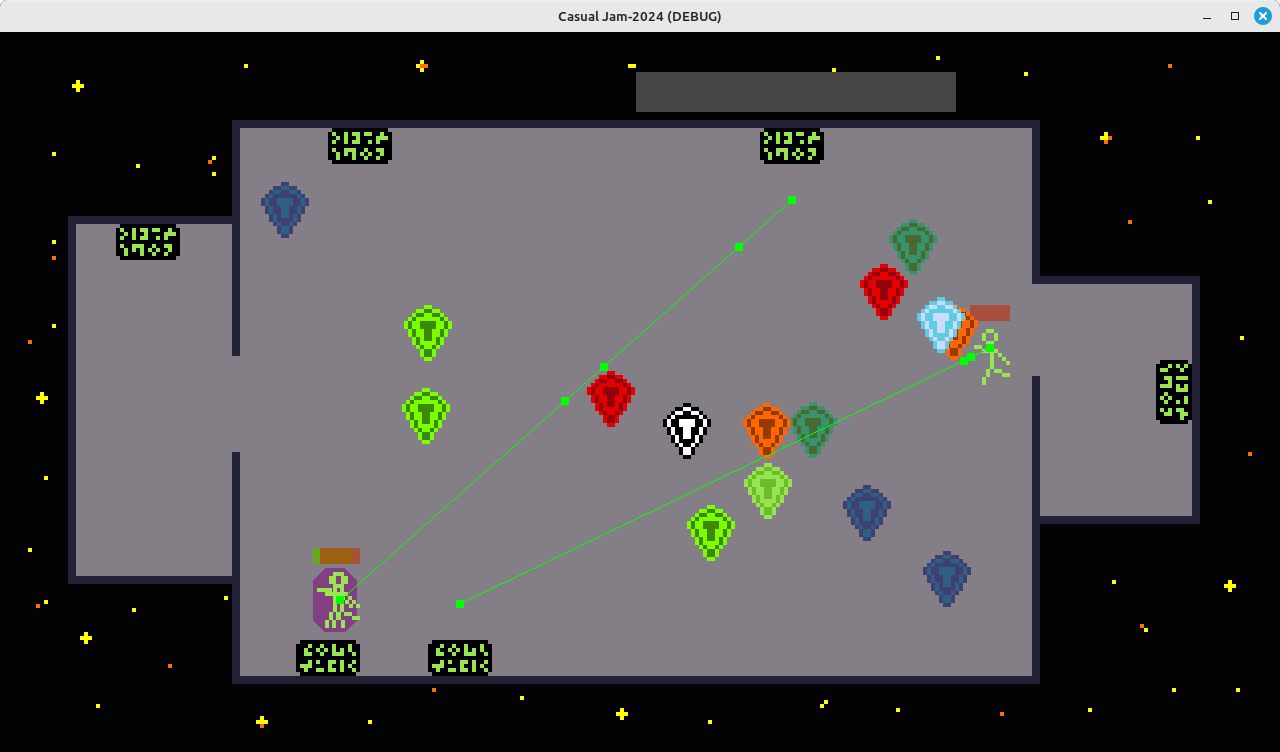Click the blue gem in the upper-left corner
1280x752 pixels.
tap(284, 209)
